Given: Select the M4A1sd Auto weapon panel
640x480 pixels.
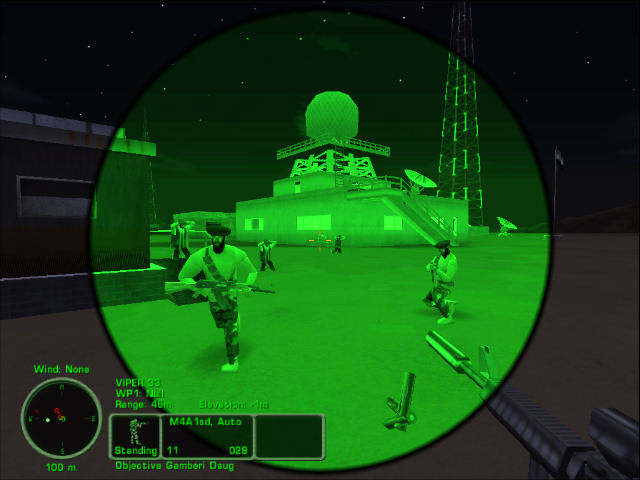Looking at the screenshot, I should pos(207,436).
